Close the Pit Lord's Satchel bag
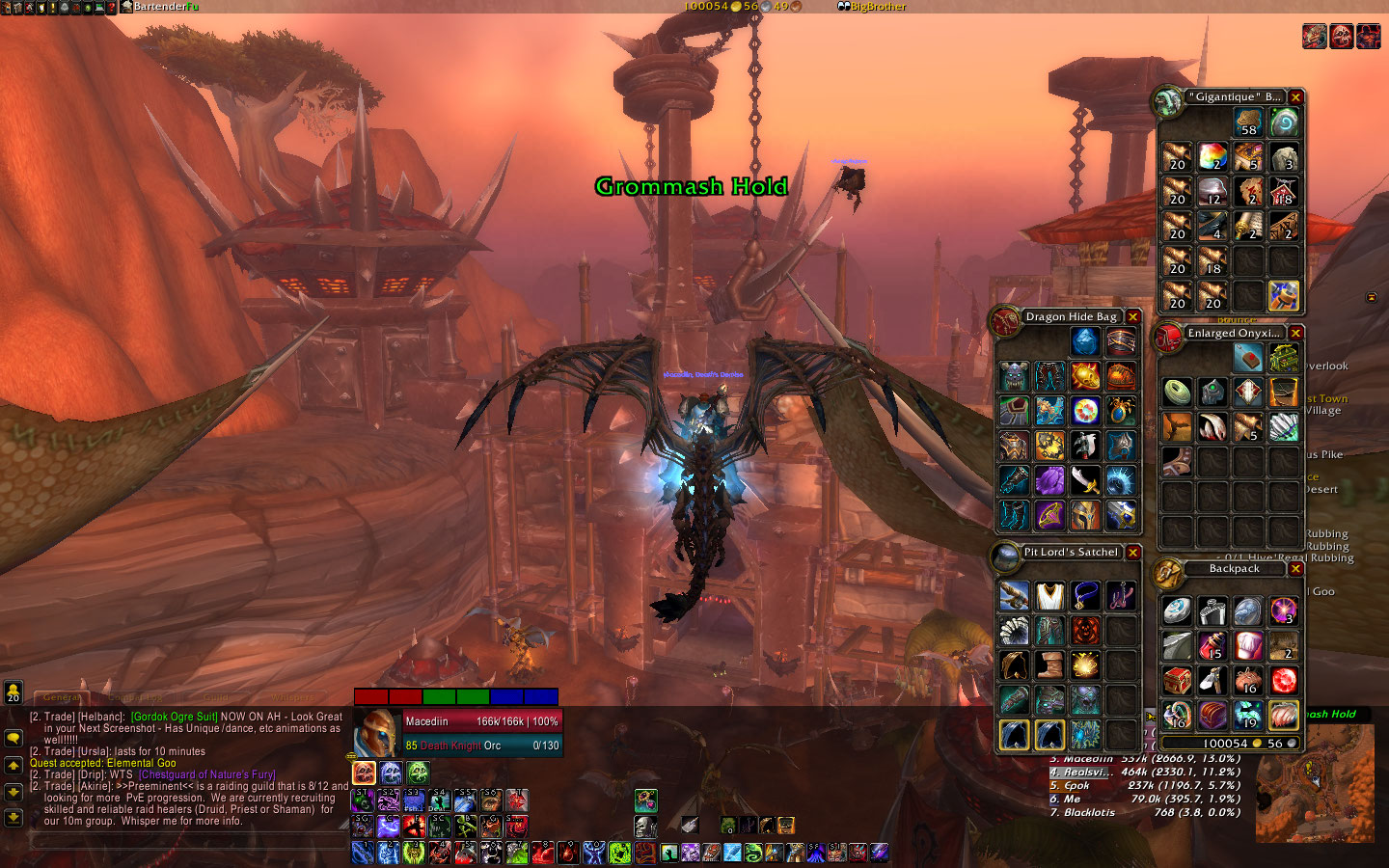The width and height of the screenshot is (1389, 868). (1133, 553)
